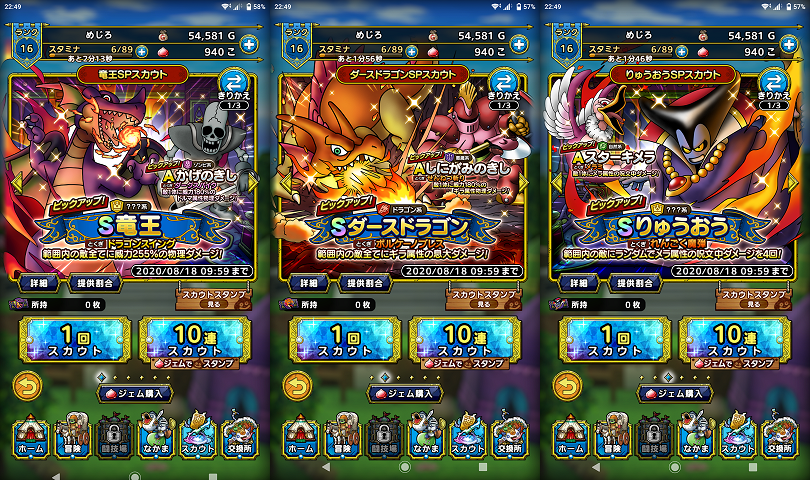Go back using the arrow on ダースドラゴン screen
This screenshot has width=810, height=480.
click(297, 386)
